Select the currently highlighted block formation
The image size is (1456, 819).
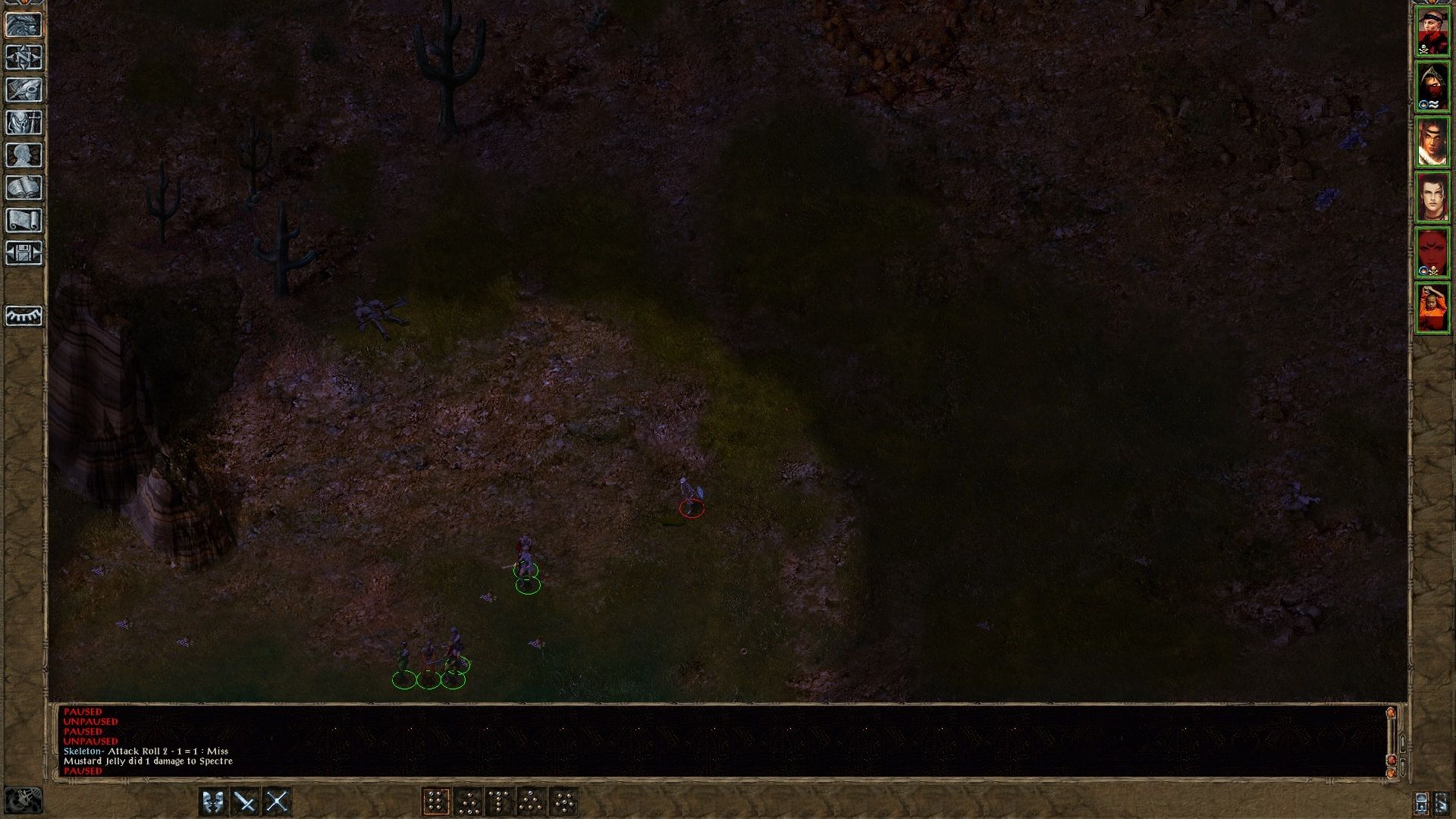(x=435, y=801)
